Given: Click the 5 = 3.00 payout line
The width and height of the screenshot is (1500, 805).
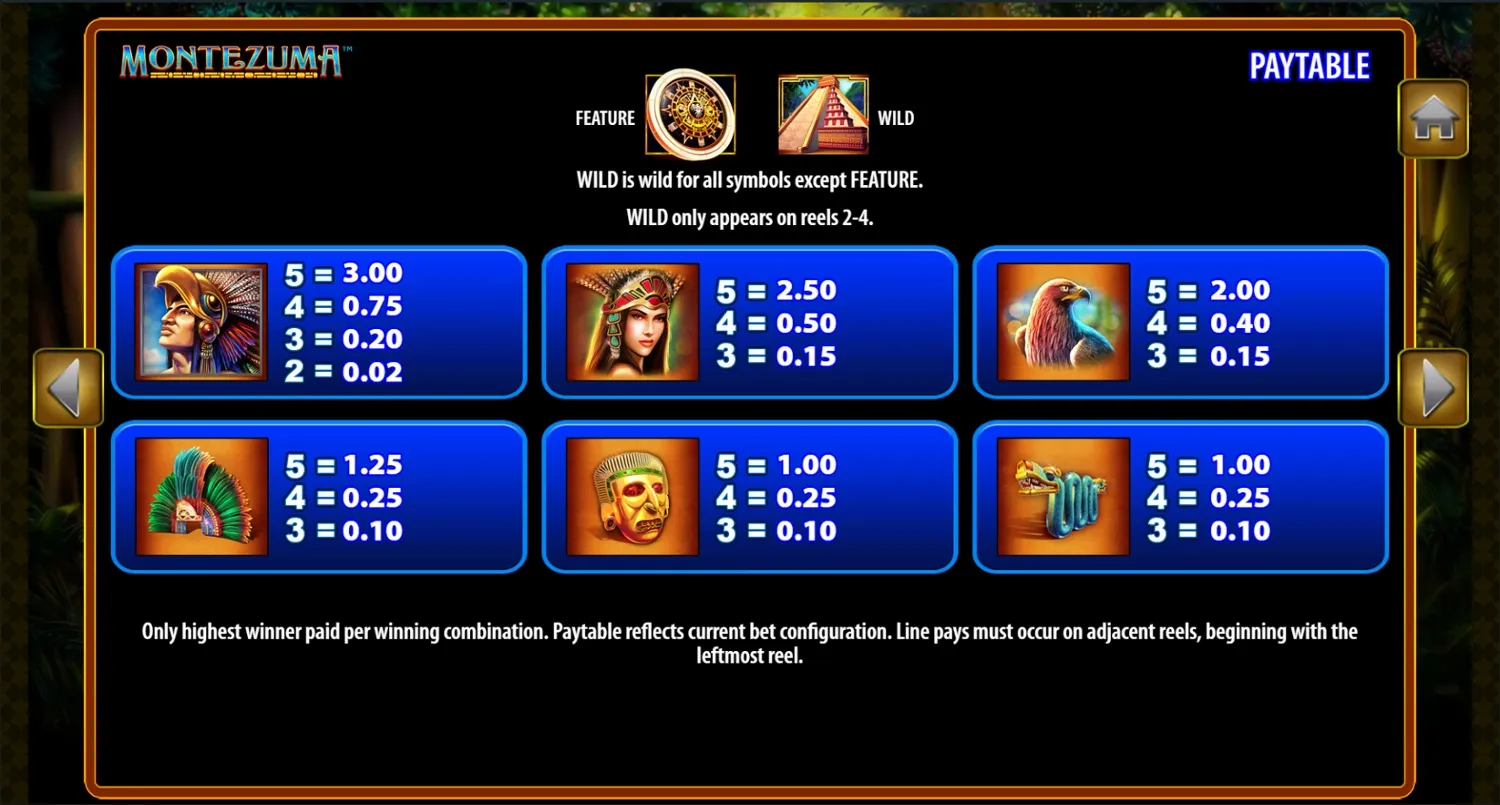Looking at the screenshot, I should (344, 273).
